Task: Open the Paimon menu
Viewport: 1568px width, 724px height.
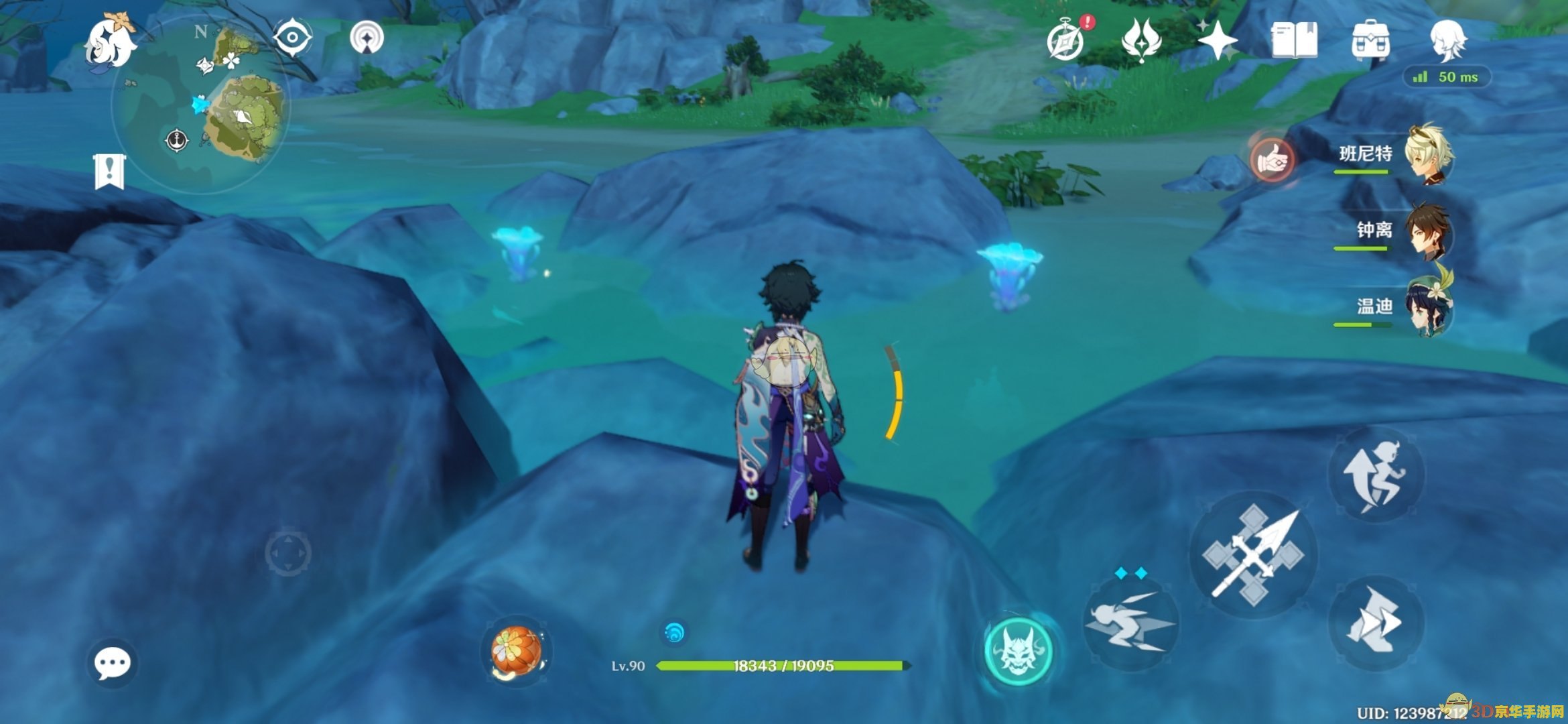Action: (110, 42)
